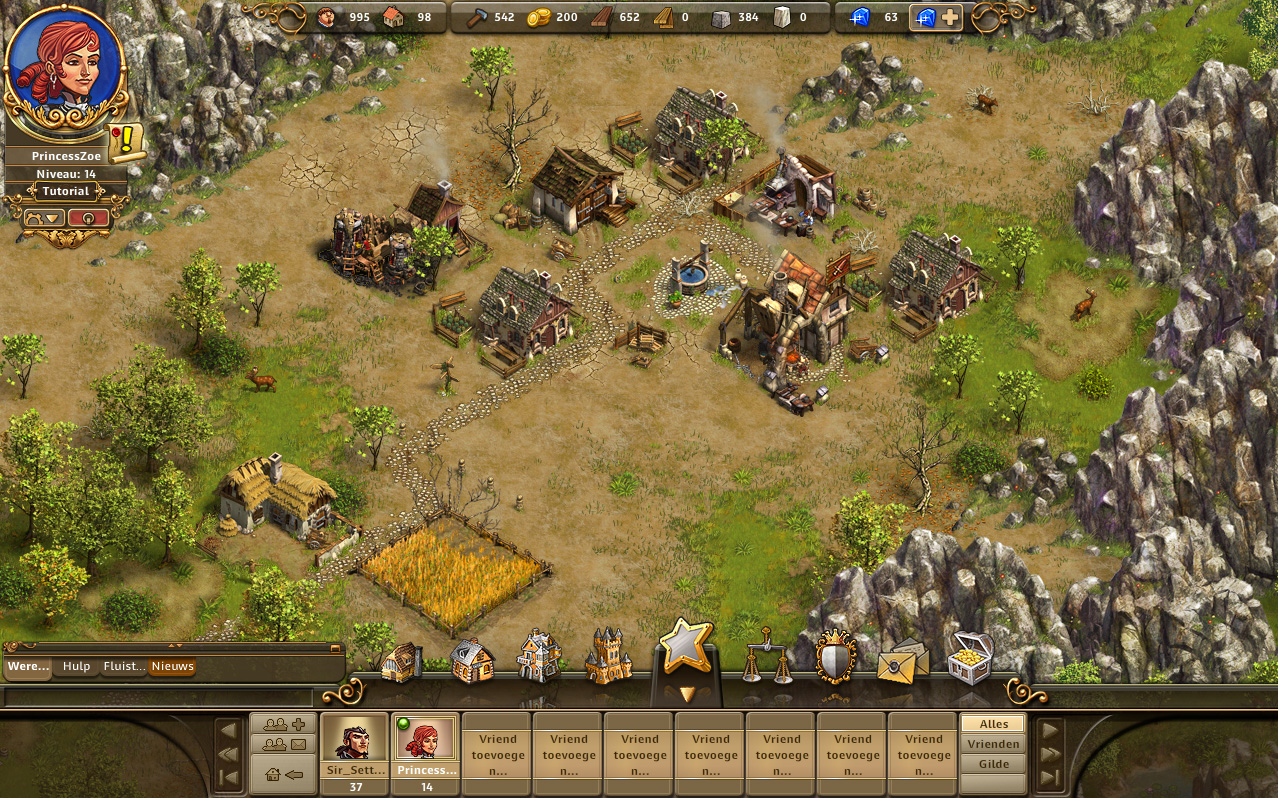Click the red power button
The width and height of the screenshot is (1278, 798).
point(88,217)
